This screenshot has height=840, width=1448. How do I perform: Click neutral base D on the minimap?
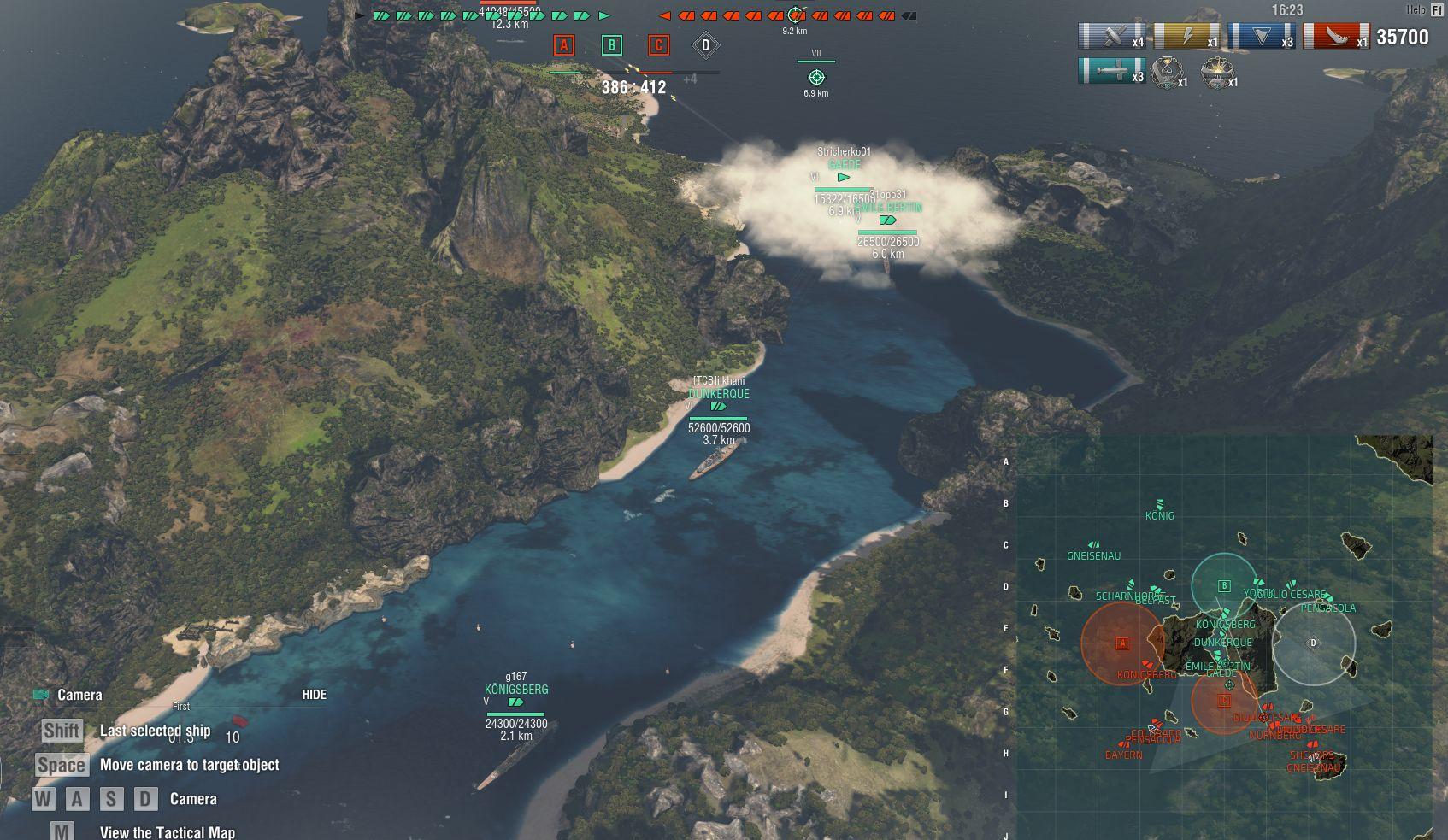[x=1314, y=643]
